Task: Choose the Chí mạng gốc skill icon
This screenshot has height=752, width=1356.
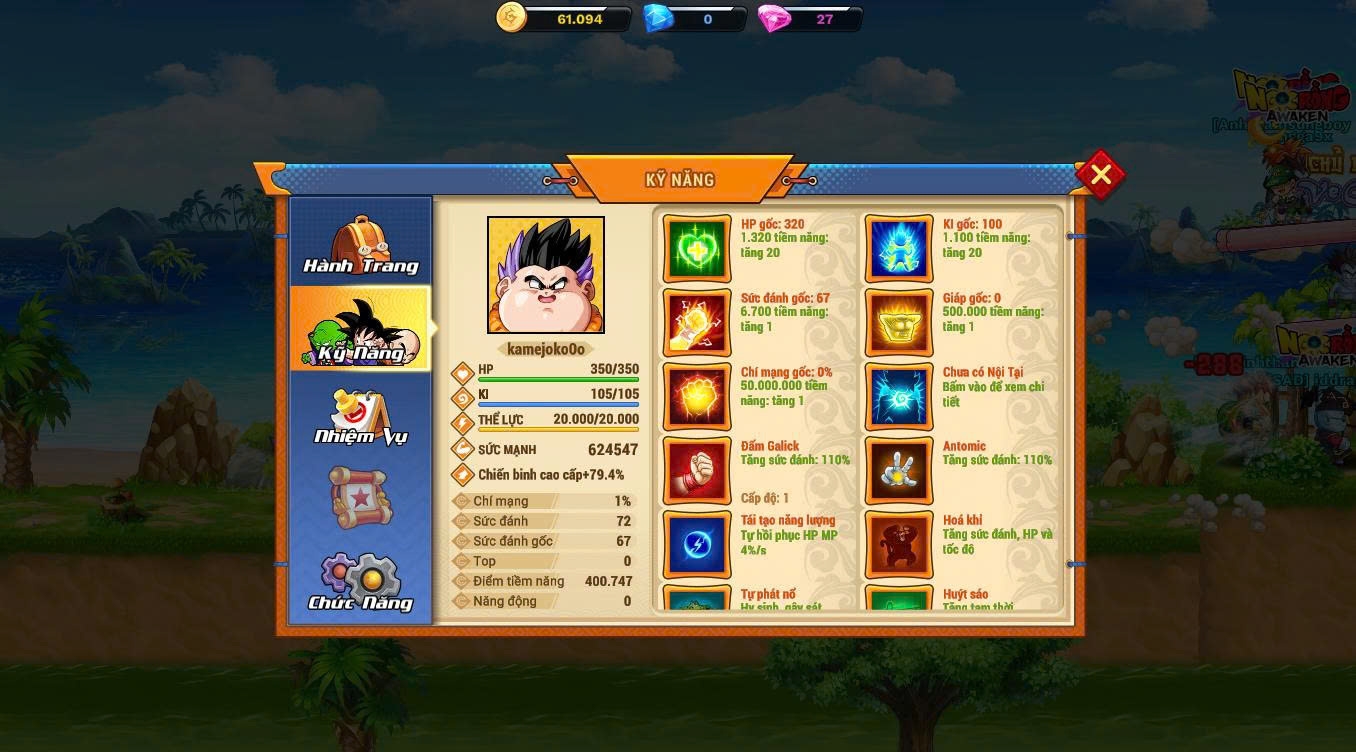Action: coord(697,397)
